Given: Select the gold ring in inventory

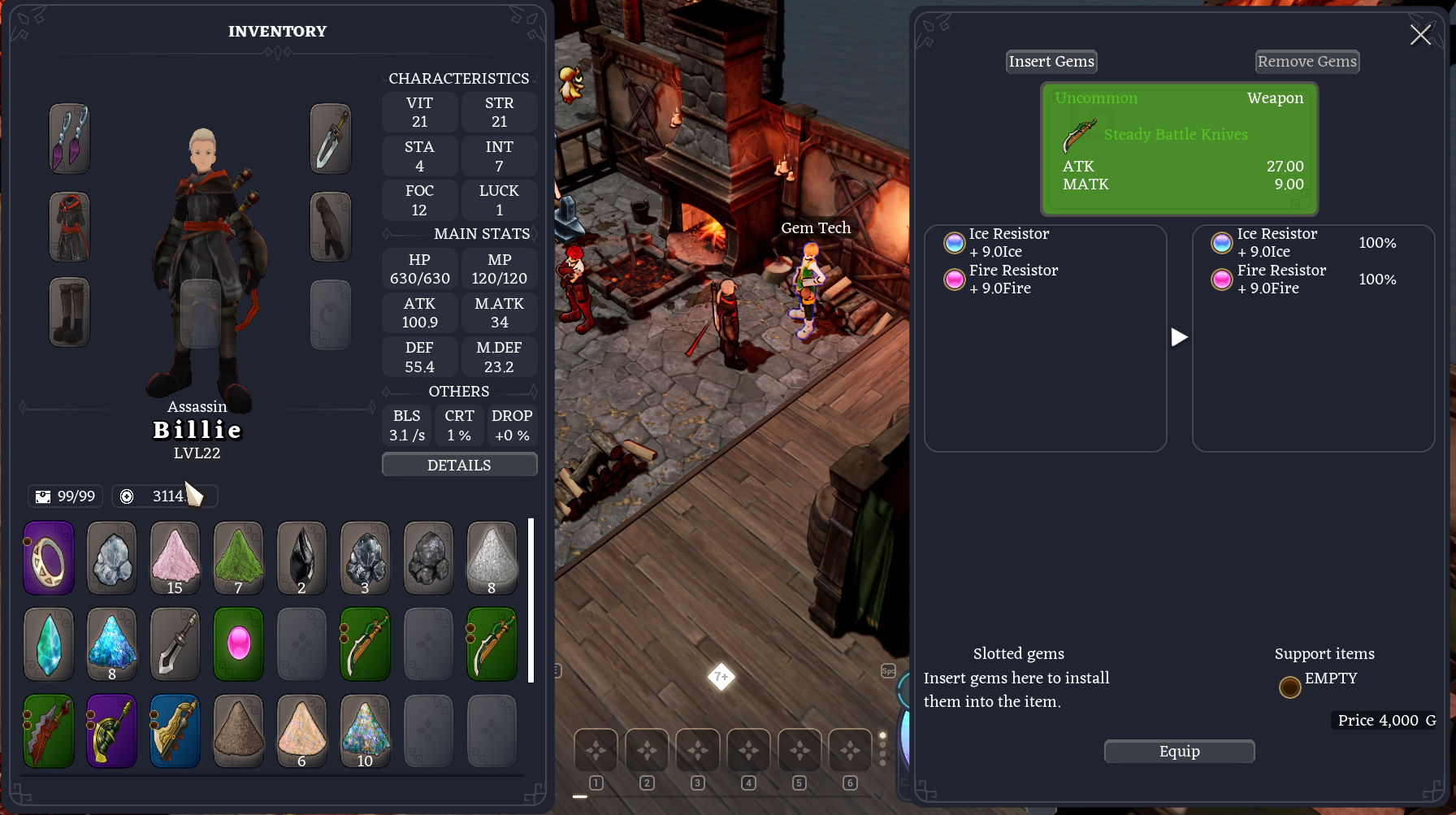Looking at the screenshot, I should pos(49,559).
